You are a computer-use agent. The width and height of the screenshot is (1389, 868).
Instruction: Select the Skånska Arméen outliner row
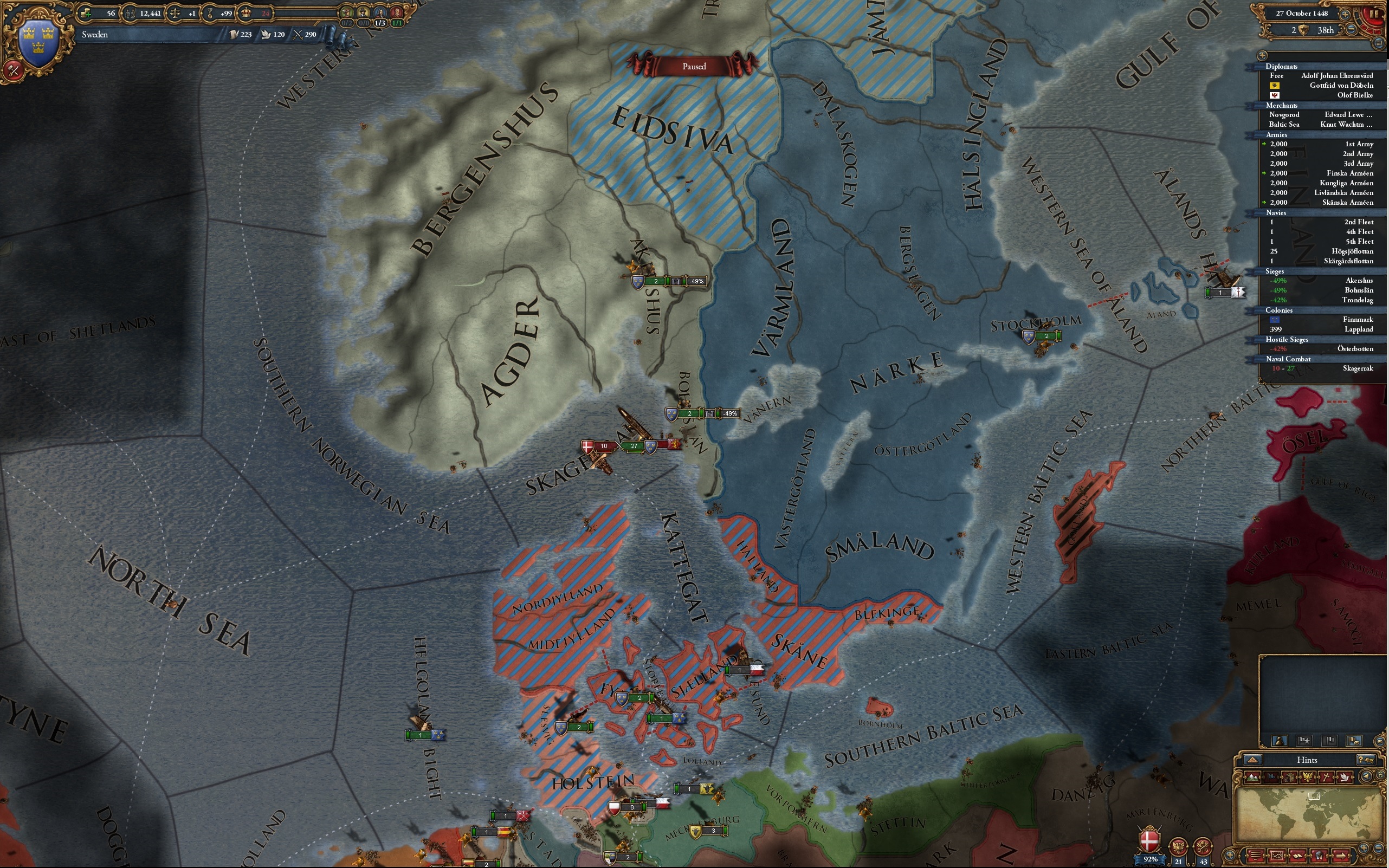[1321, 202]
